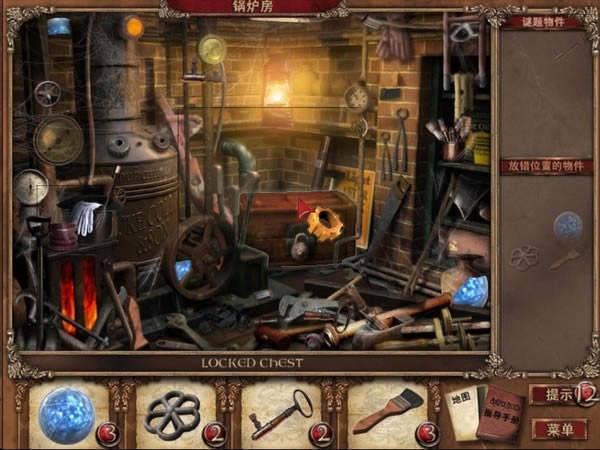Open the map (地图)
Image resolution: width=600 pixels, height=450 pixels.
click(463, 408)
